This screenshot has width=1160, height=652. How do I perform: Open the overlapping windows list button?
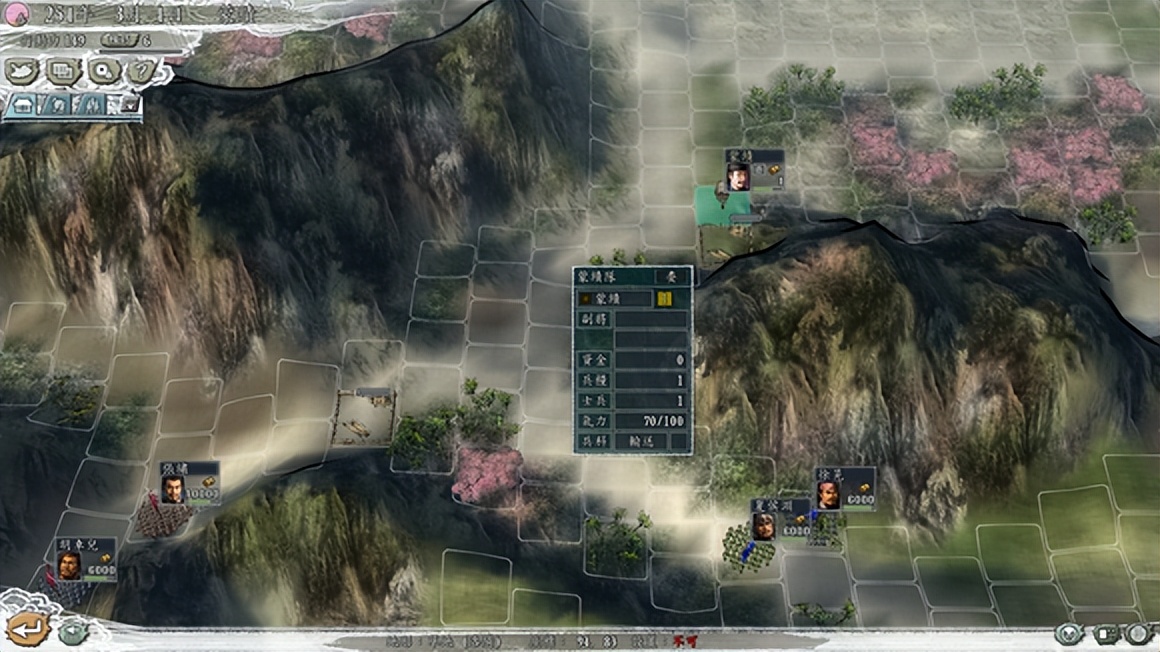coord(63,70)
